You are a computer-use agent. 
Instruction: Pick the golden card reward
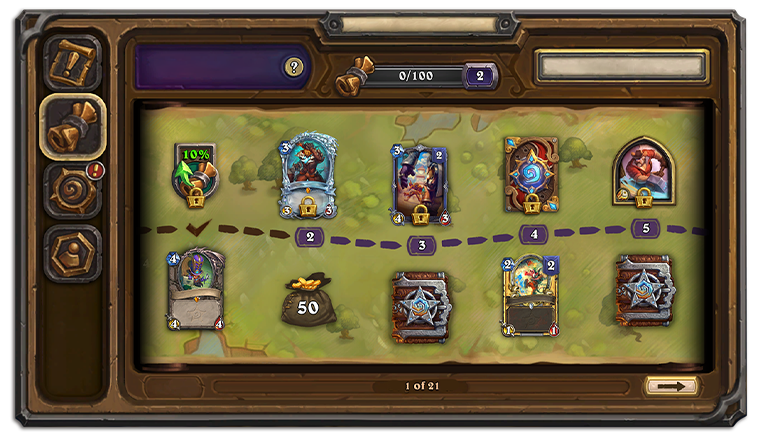[530, 295]
